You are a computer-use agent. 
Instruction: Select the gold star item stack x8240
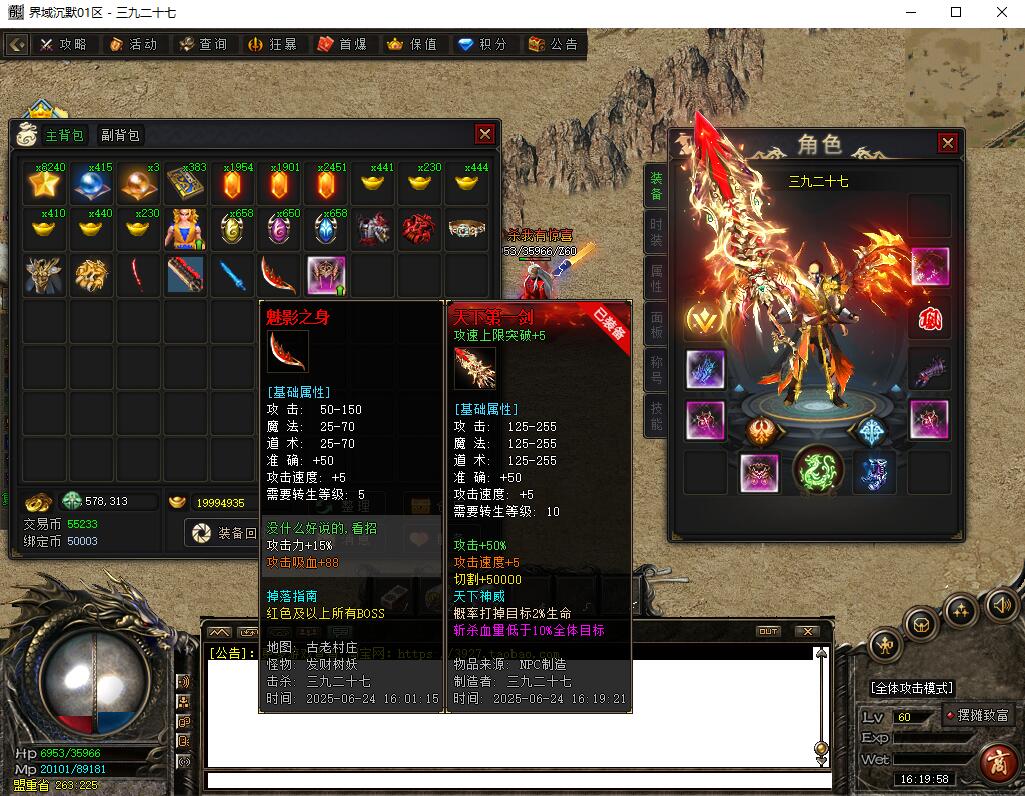click(x=45, y=184)
